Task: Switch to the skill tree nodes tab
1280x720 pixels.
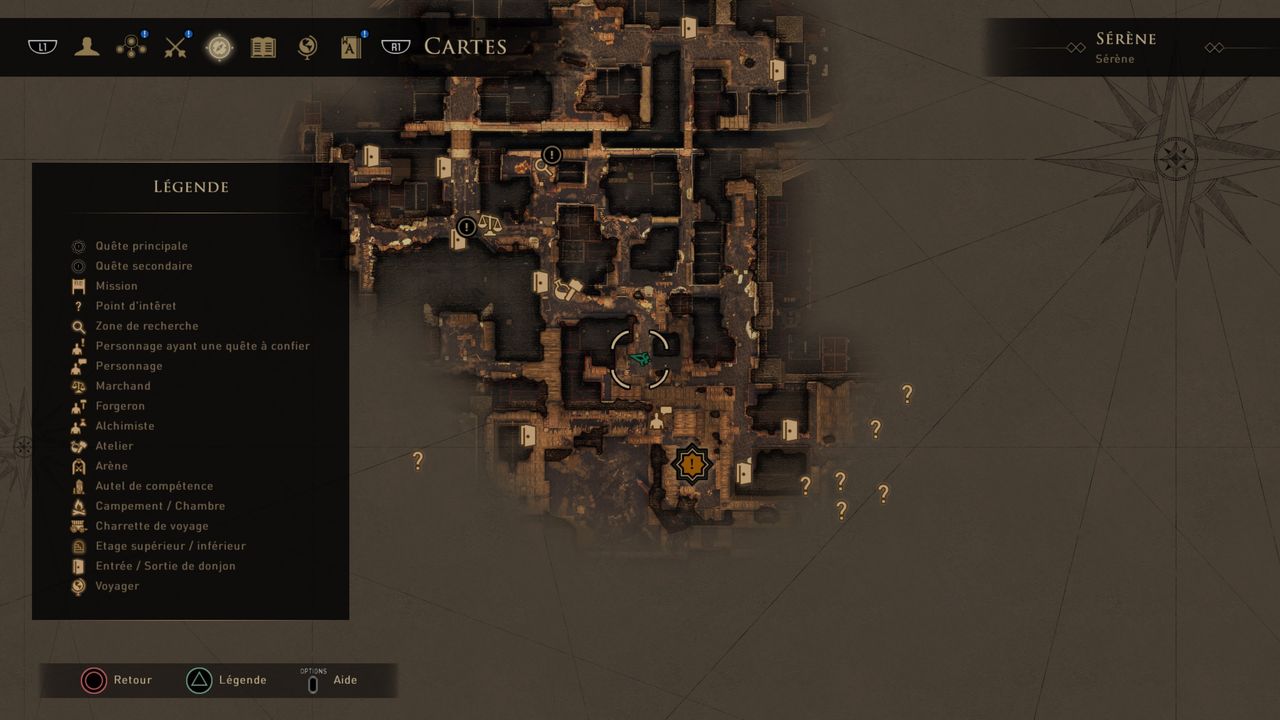Action: (131, 47)
